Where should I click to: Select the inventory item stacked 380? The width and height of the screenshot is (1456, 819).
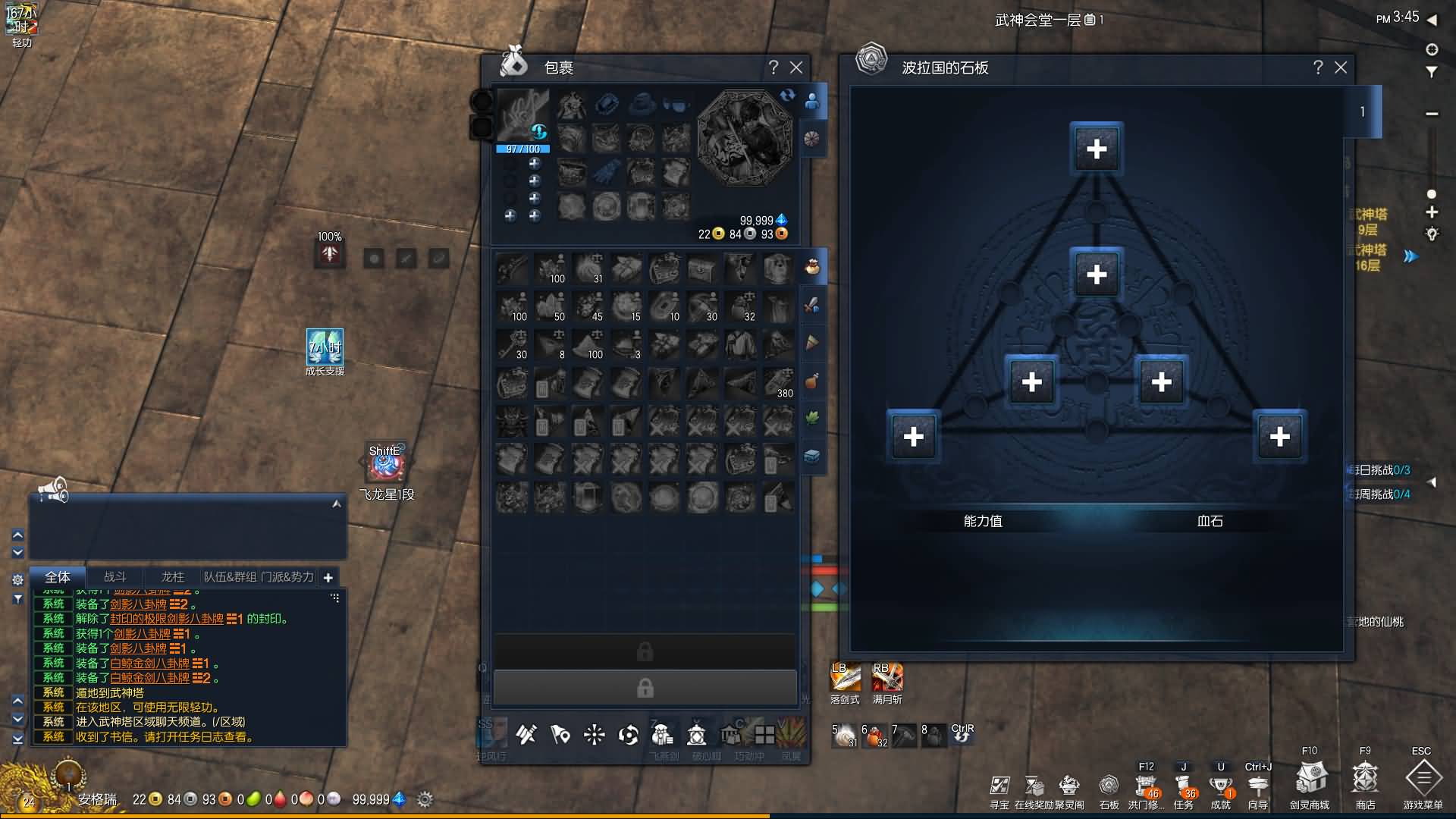click(x=778, y=383)
